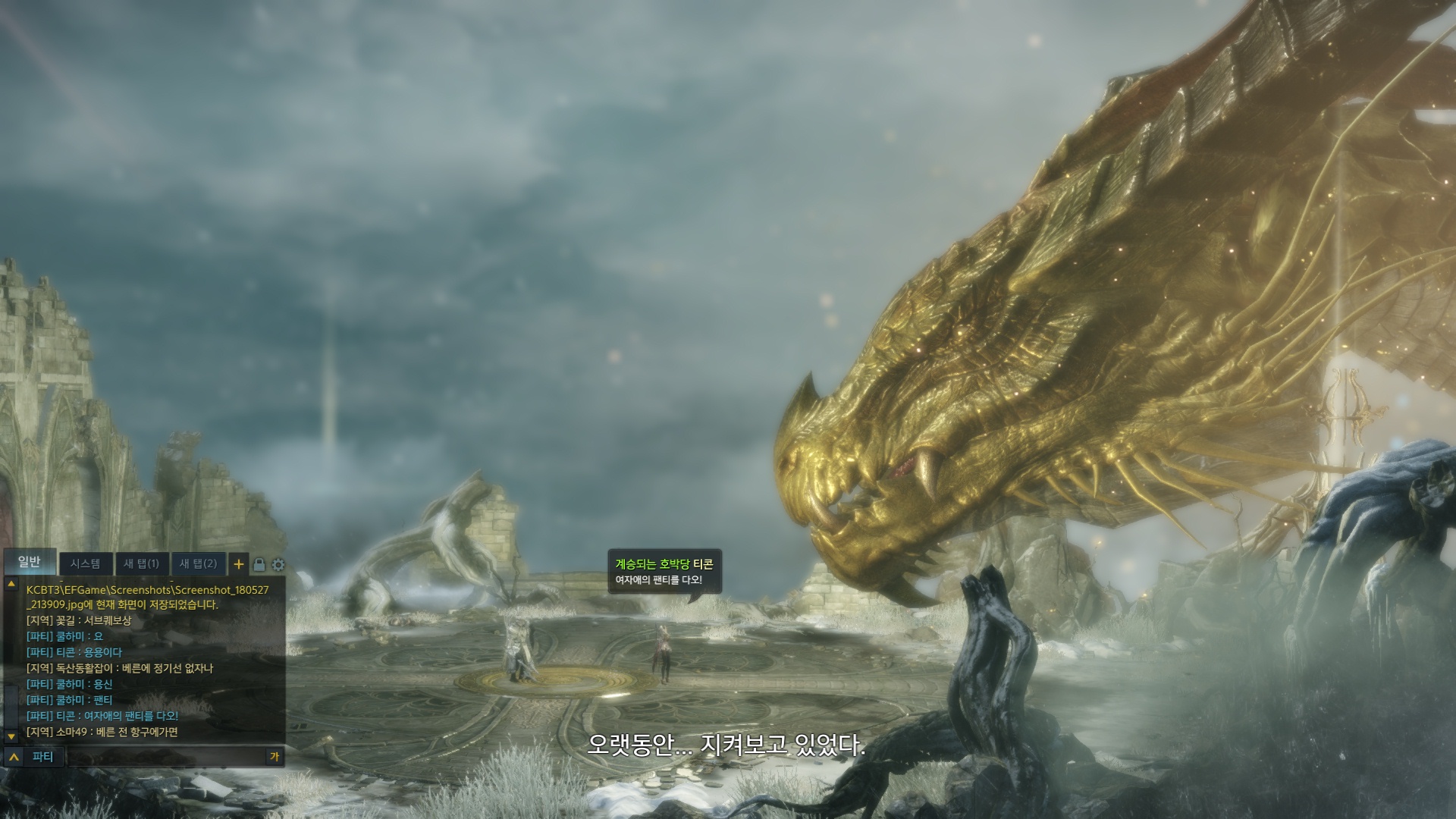The image size is (1456, 819).
Task: Select the 새 탭(1) chat tab
Action: point(142,564)
